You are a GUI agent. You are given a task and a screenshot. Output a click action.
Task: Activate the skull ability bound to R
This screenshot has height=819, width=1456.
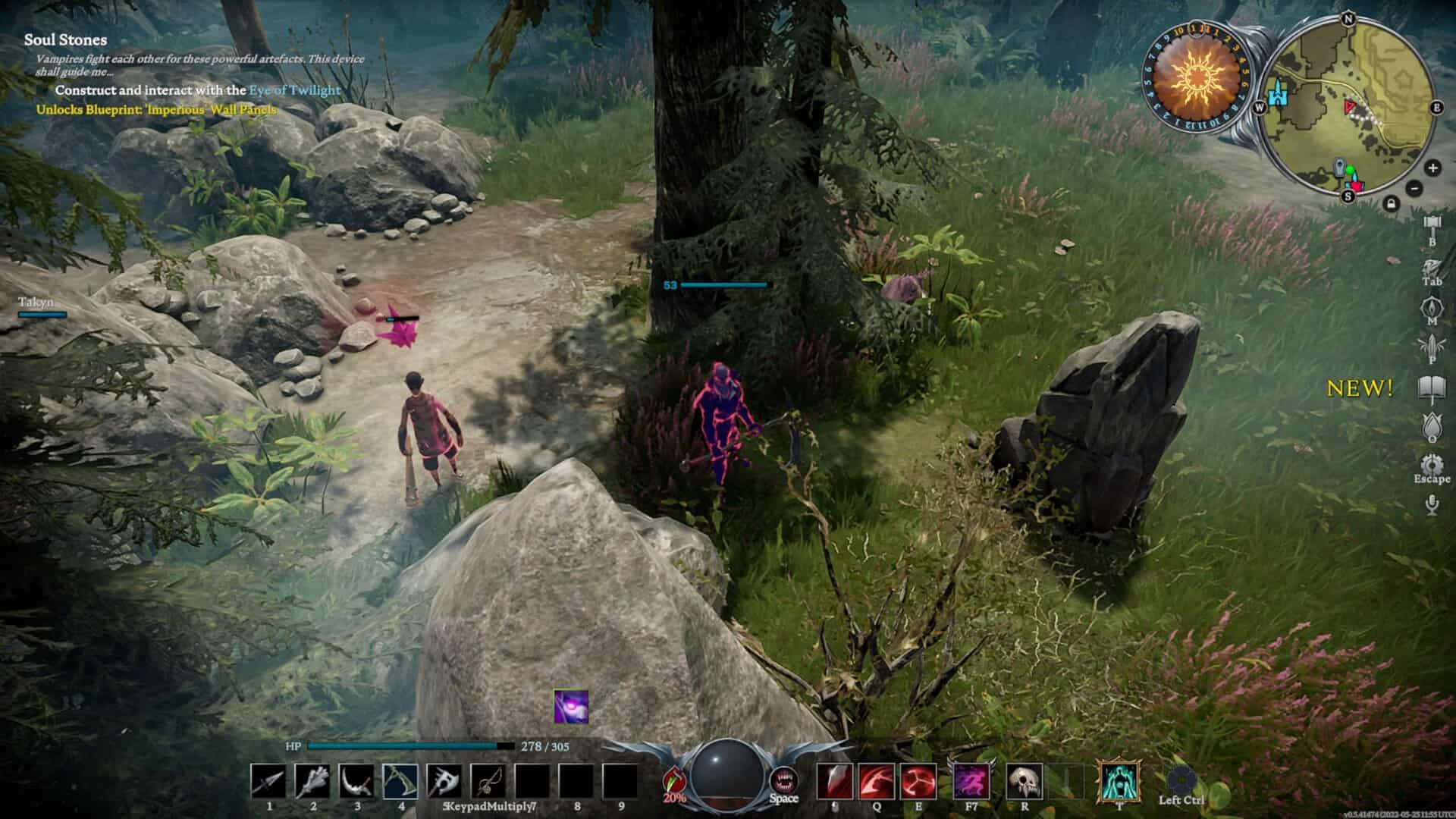tap(1024, 781)
